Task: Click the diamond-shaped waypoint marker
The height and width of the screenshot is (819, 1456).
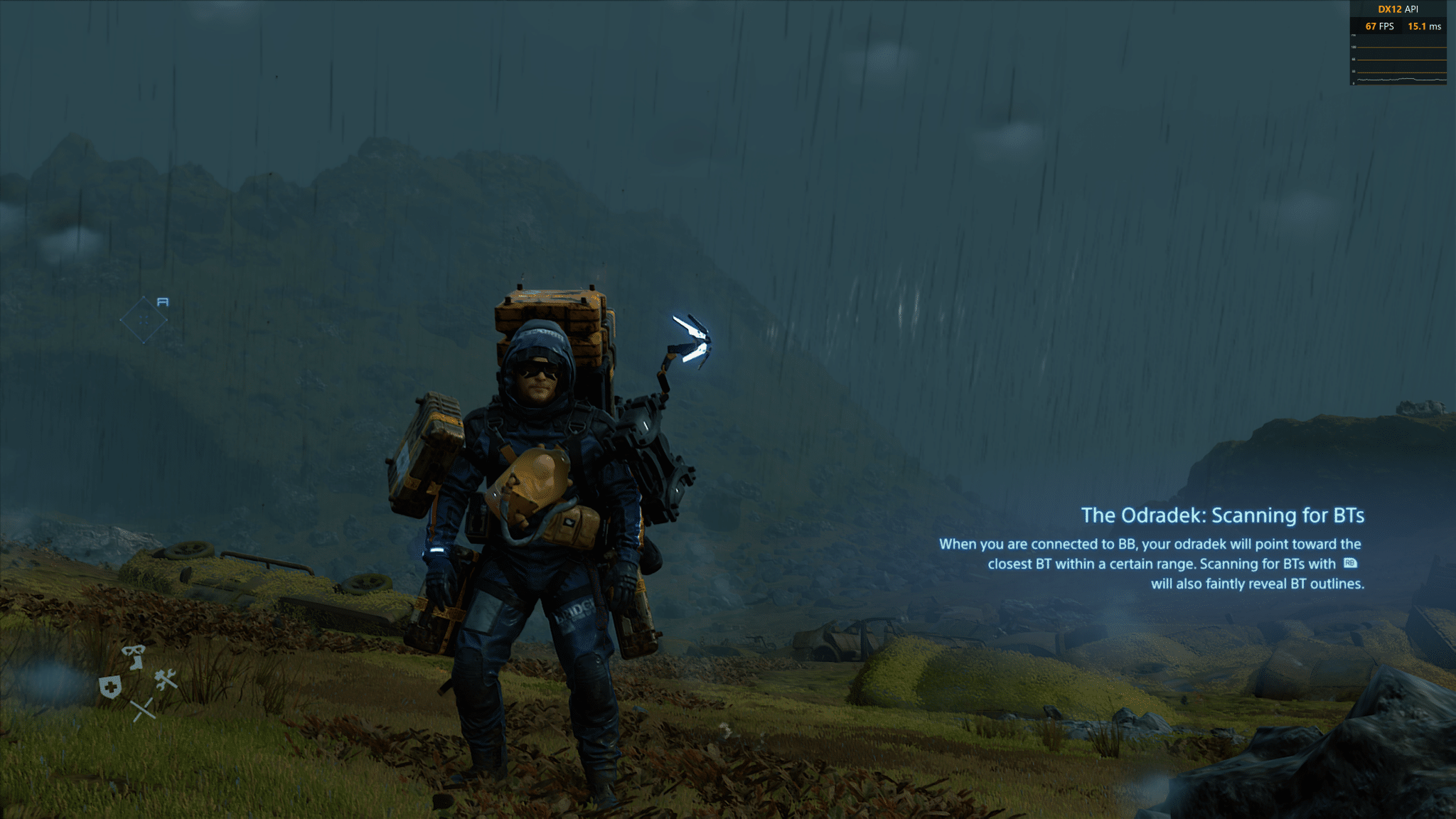Action: pyautogui.click(x=144, y=320)
